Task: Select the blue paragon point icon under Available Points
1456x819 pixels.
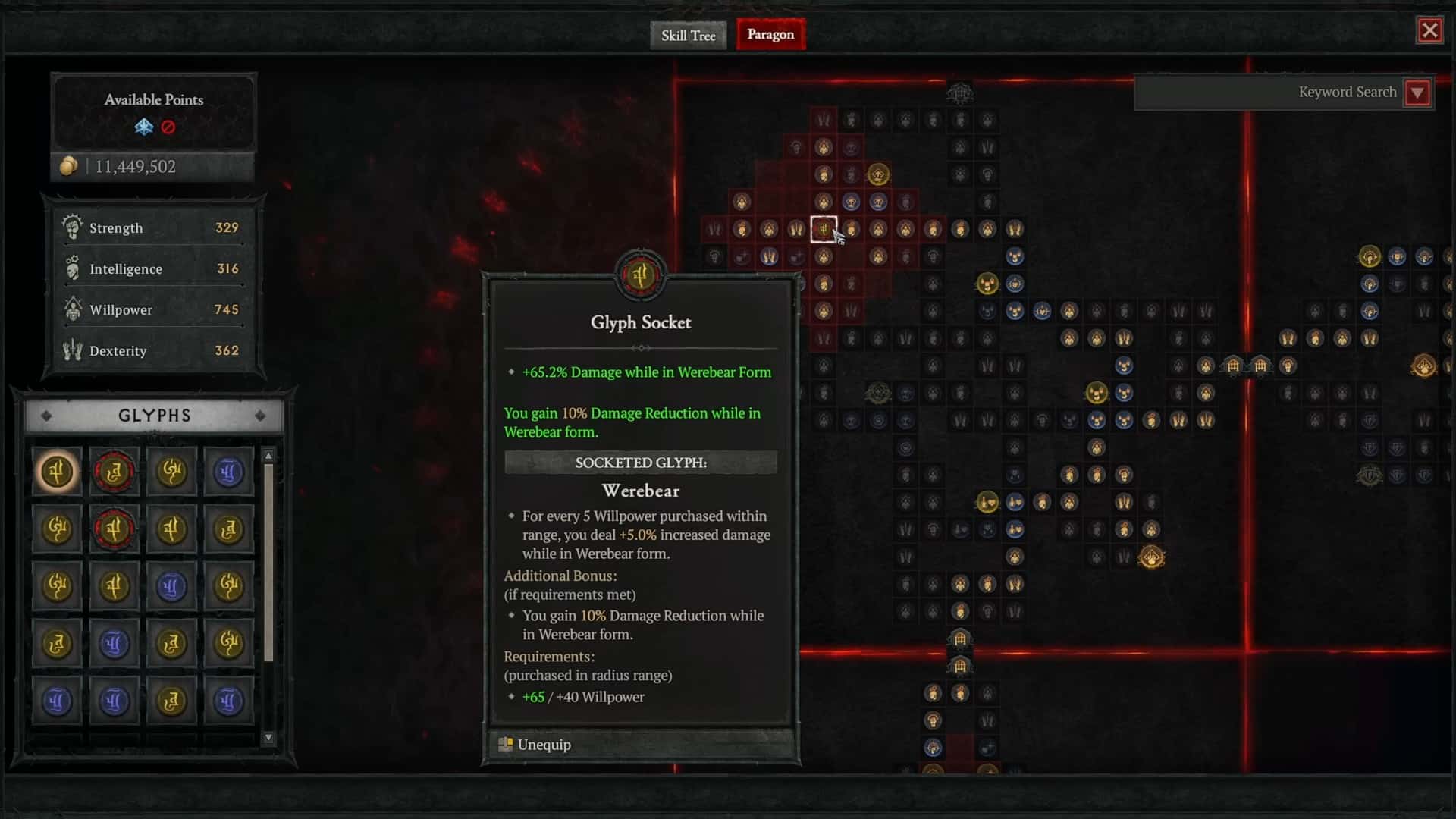Action: pyautogui.click(x=143, y=127)
